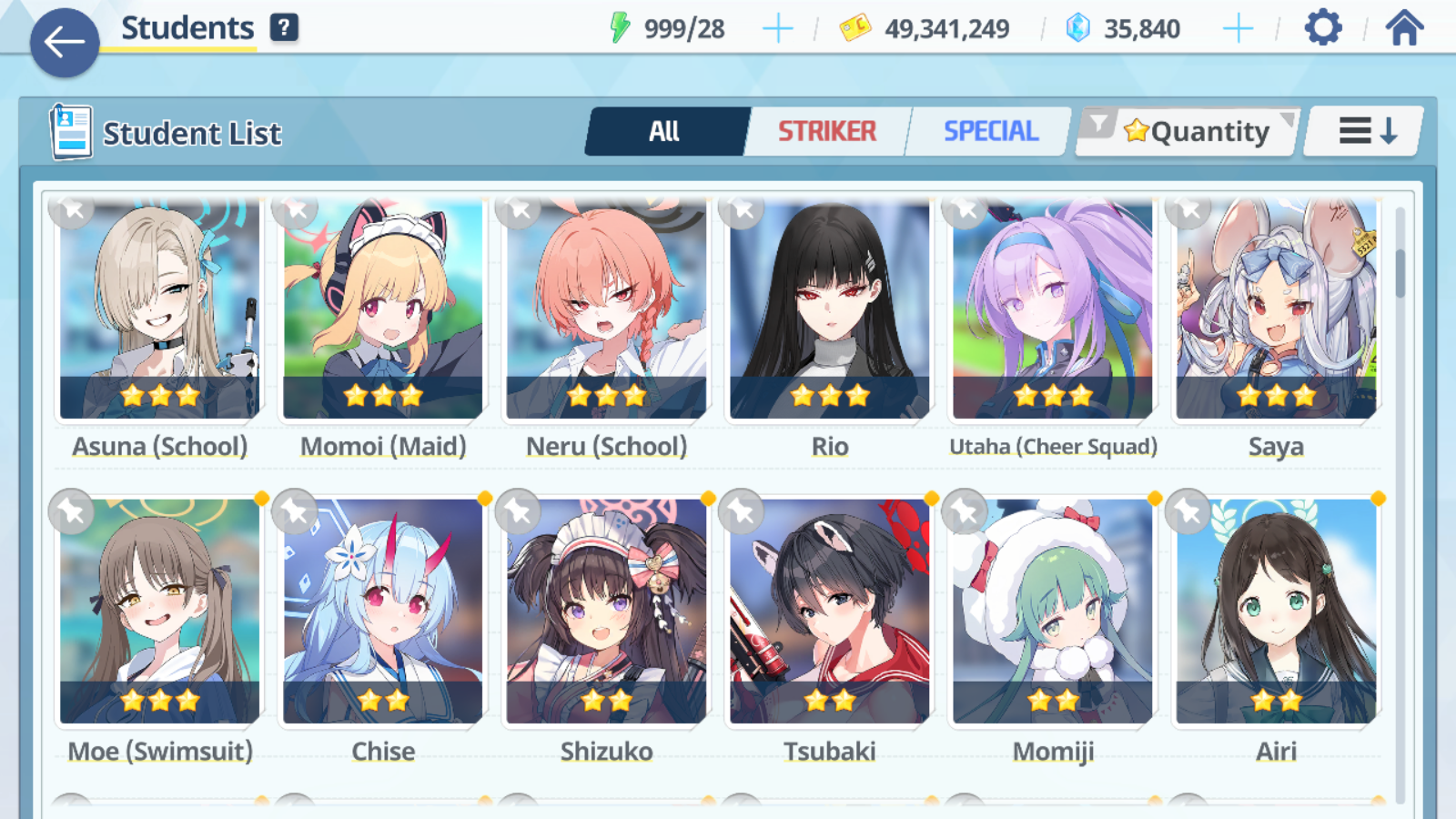Select the Tsubaki student card

click(x=829, y=612)
